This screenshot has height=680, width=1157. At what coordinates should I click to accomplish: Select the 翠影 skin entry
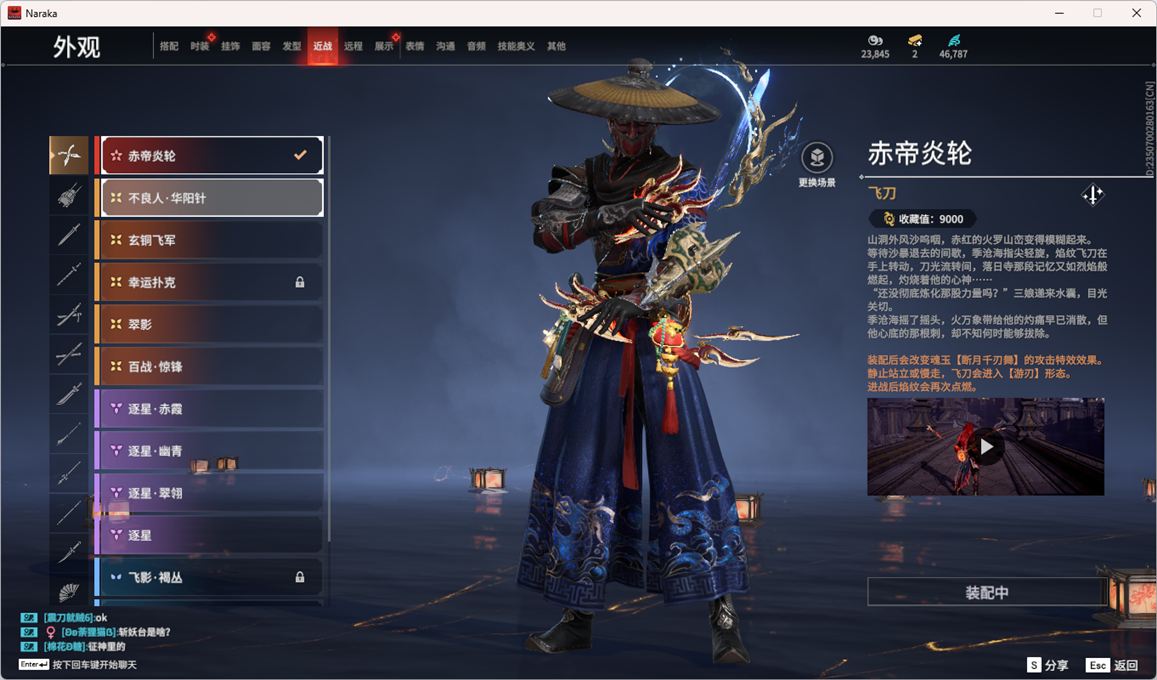tap(210, 324)
